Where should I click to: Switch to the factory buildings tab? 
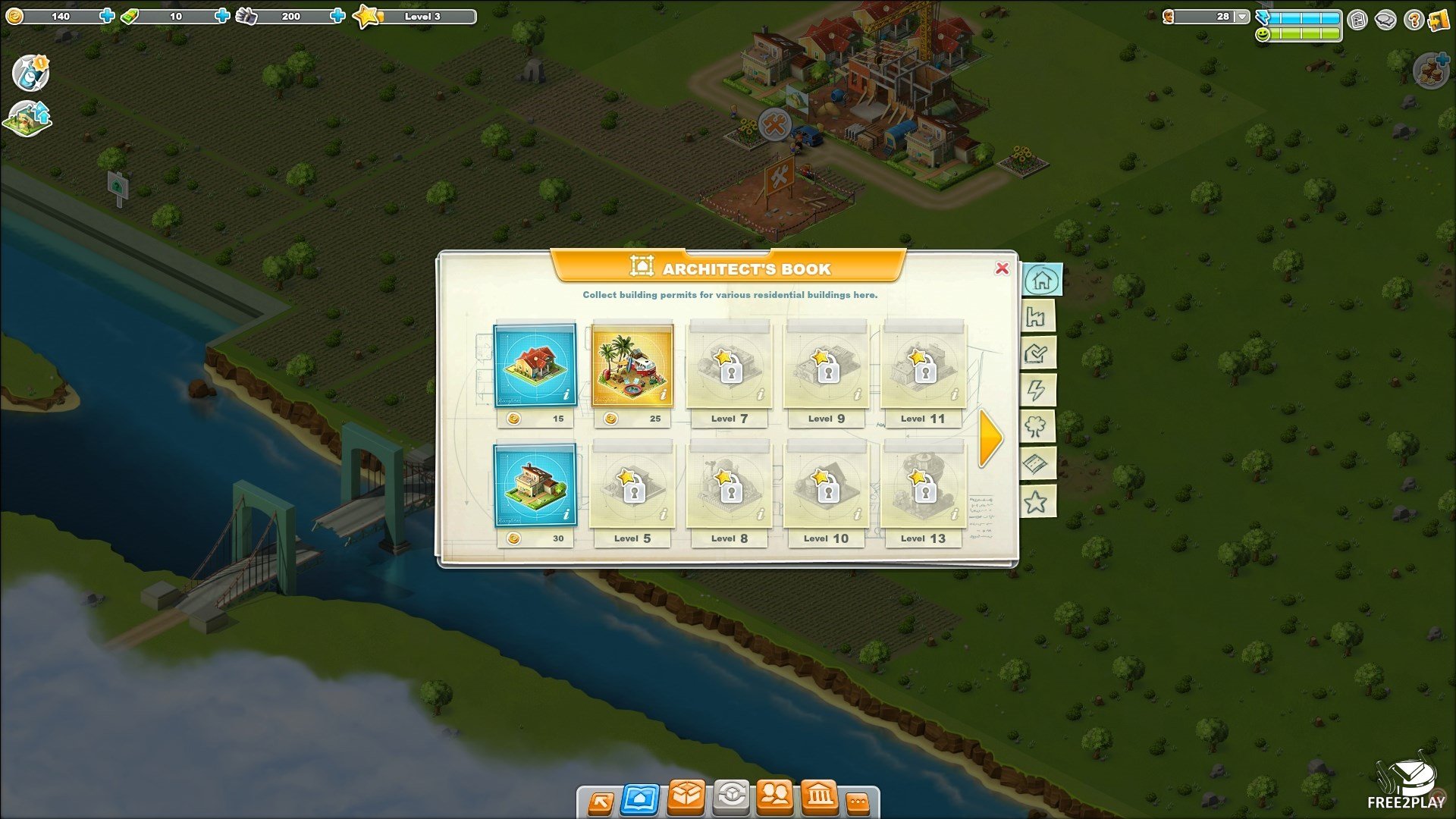[1037, 317]
